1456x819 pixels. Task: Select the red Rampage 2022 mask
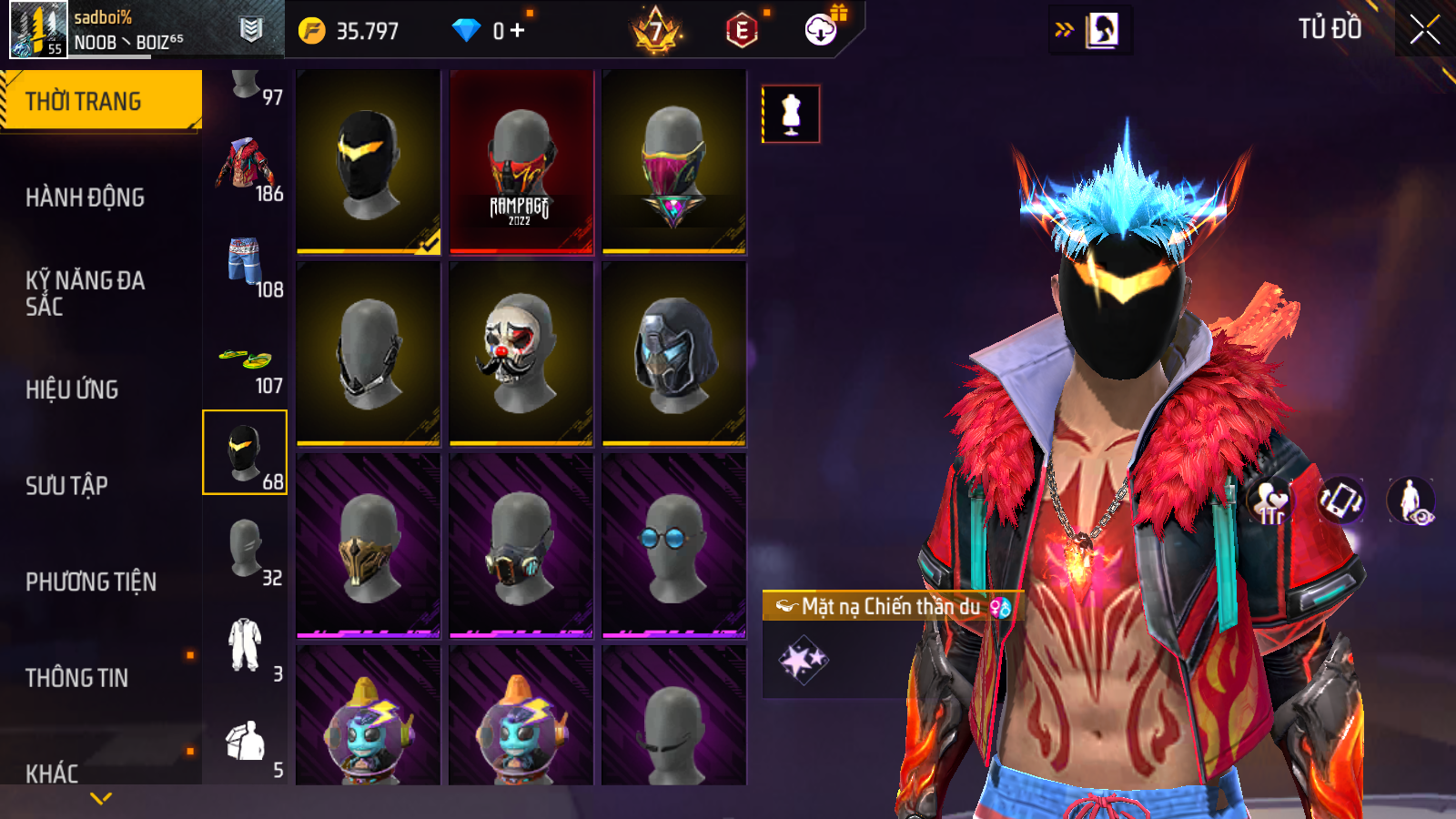click(521, 161)
